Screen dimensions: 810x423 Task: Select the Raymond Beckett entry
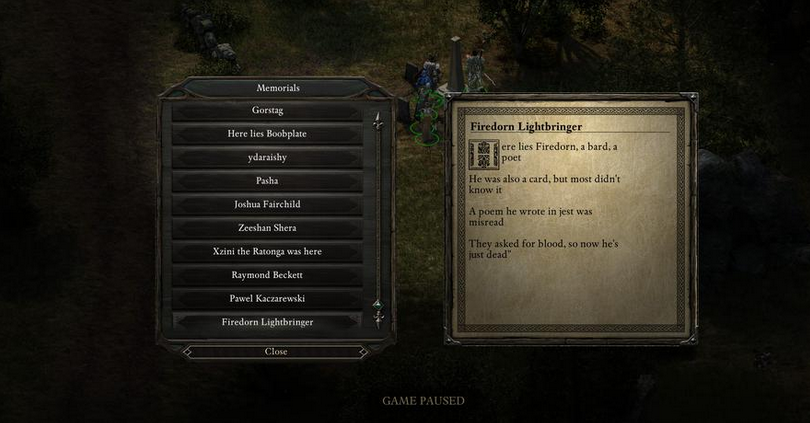coord(267,275)
